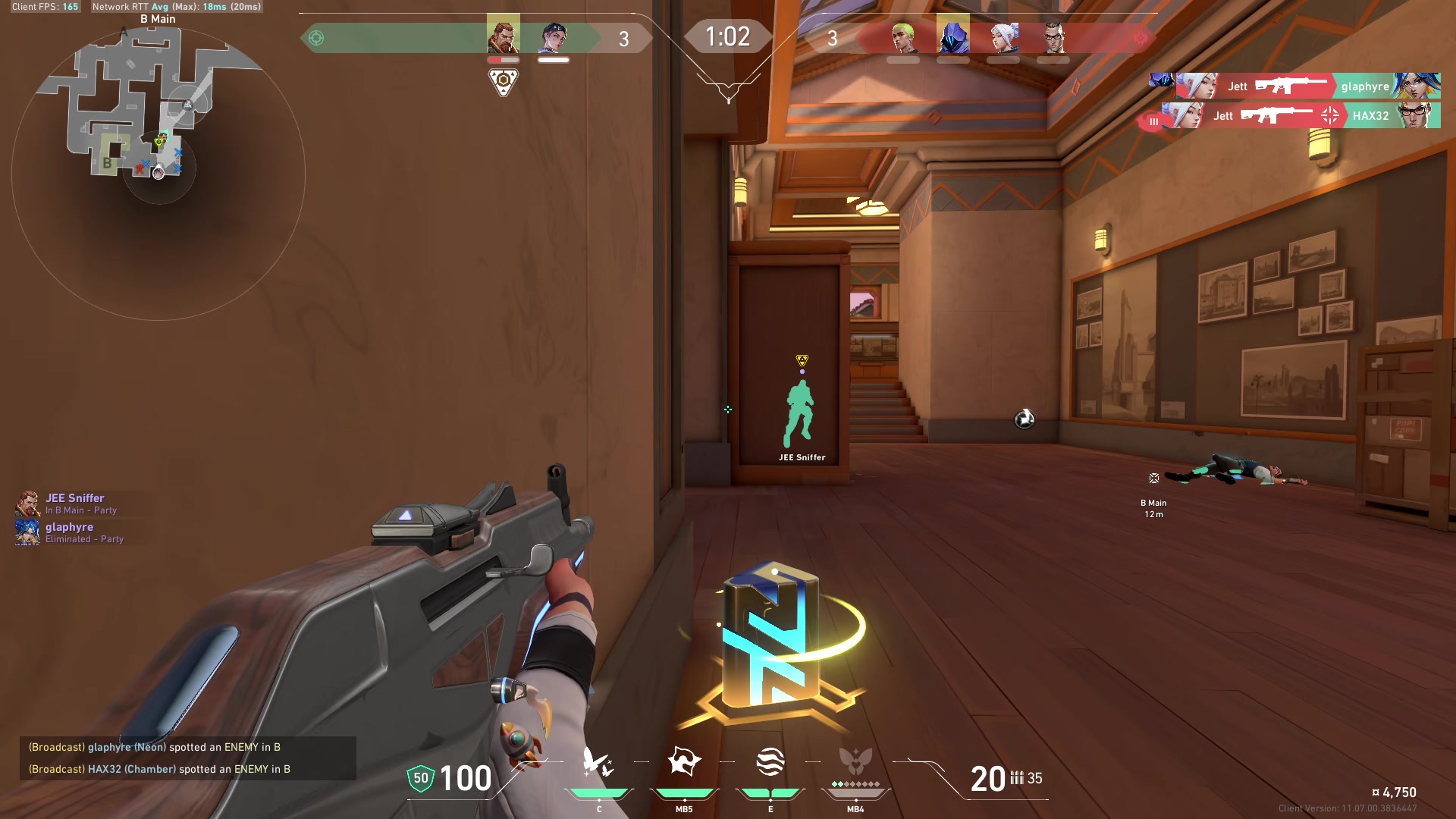Select the bearded teammate portrait in top bar
Image resolution: width=1456 pixels, height=819 pixels.
pos(503,36)
